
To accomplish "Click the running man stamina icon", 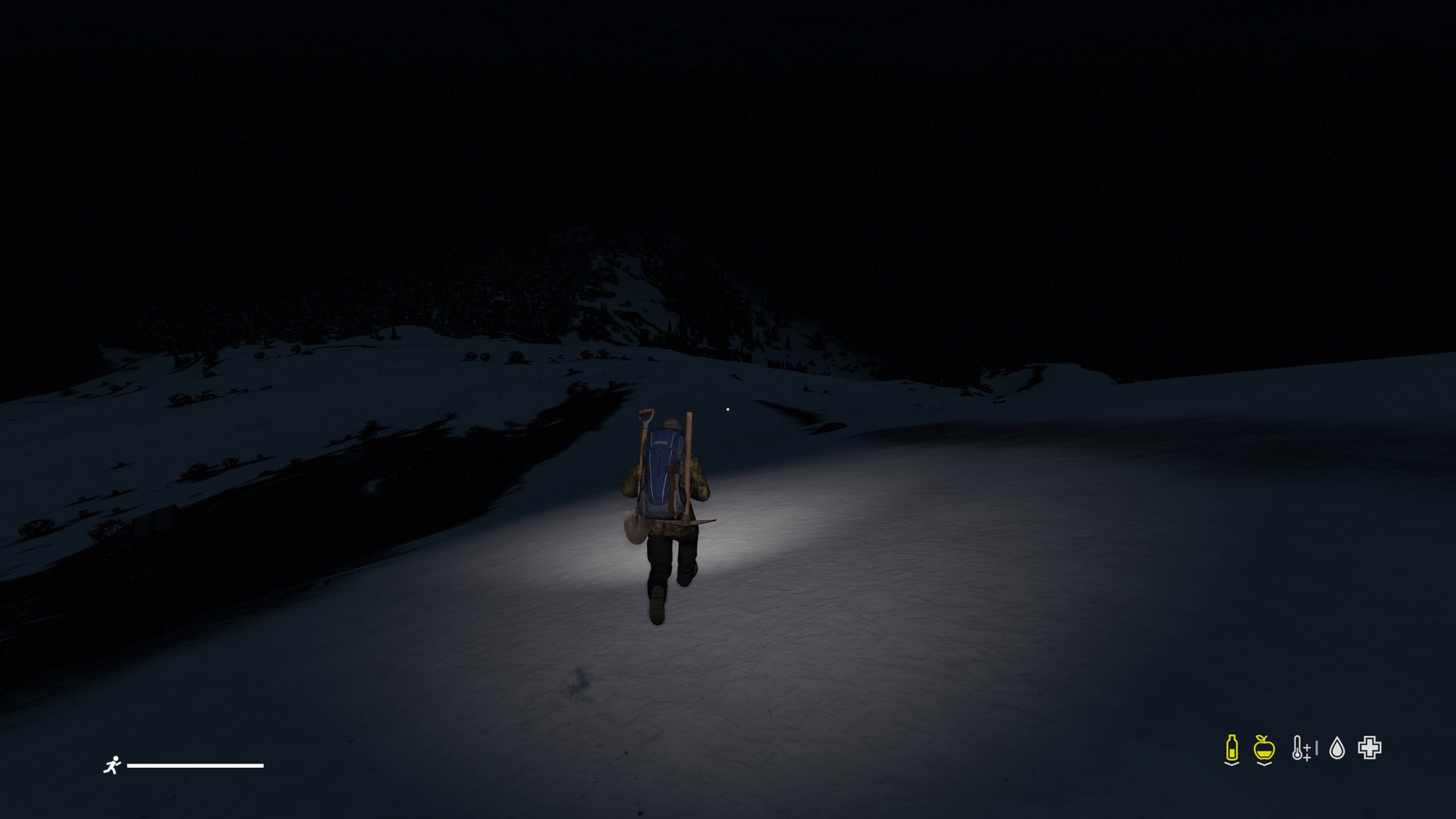I will [x=112, y=766].
